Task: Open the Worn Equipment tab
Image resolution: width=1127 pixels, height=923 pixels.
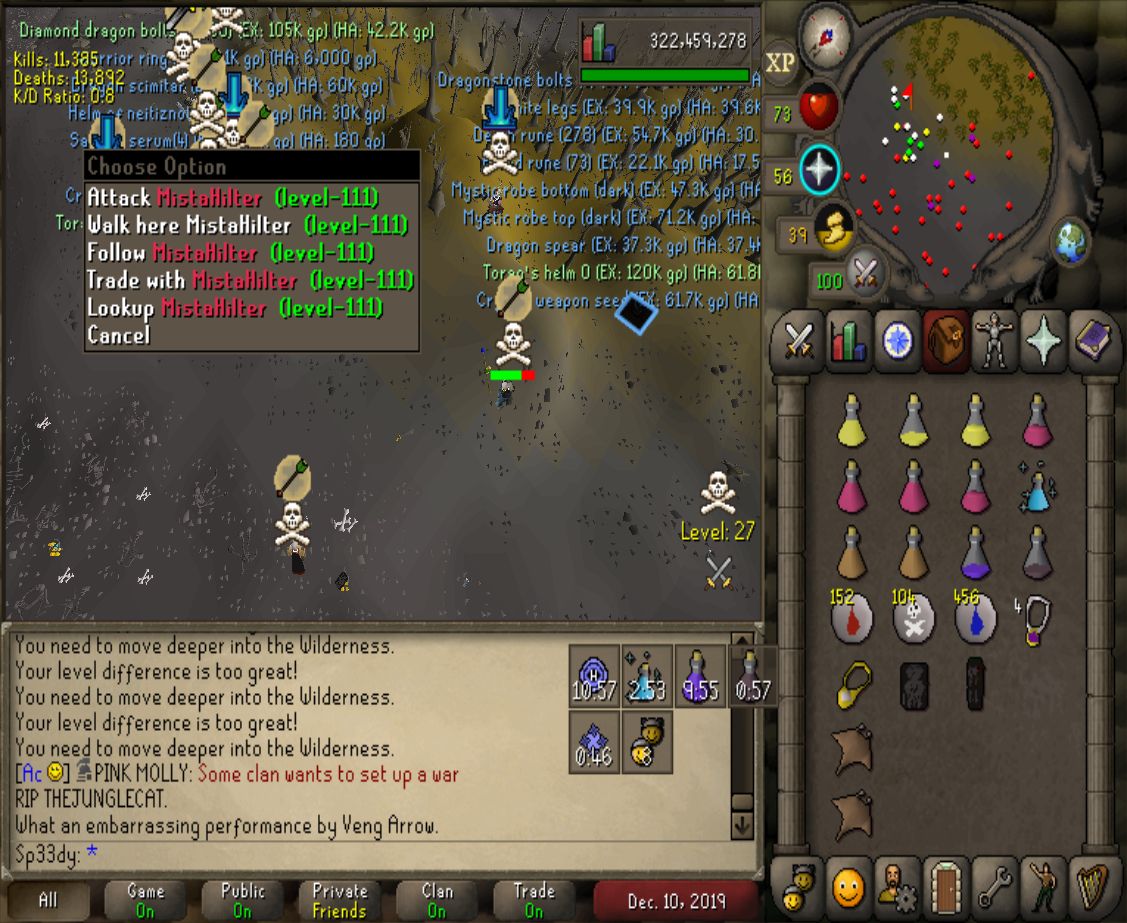Action: tap(996, 341)
